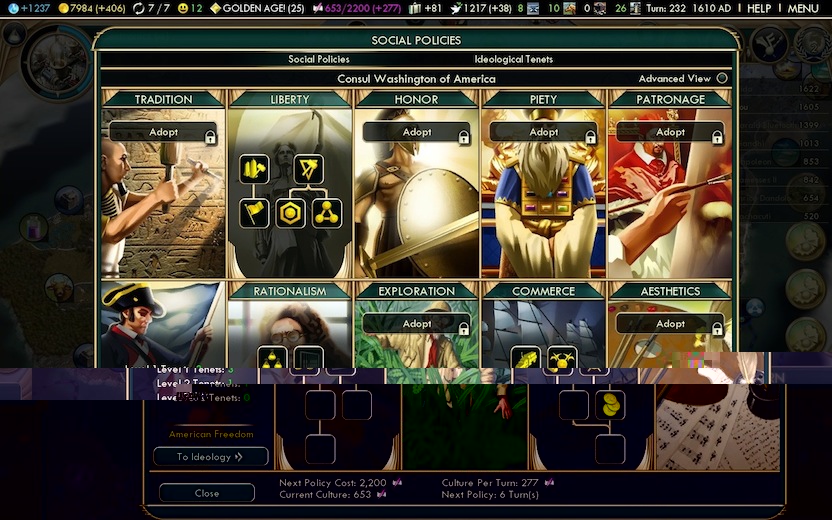Open the HELP menu
The height and width of the screenshot is (520, 832).
click(759, 9)
